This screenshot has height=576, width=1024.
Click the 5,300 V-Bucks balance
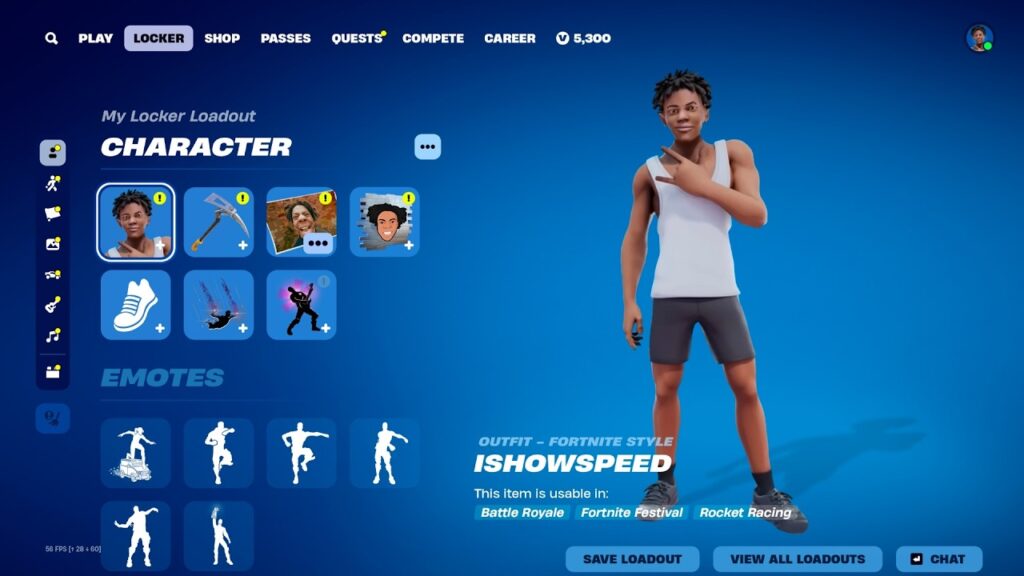(x=584, y=39)
